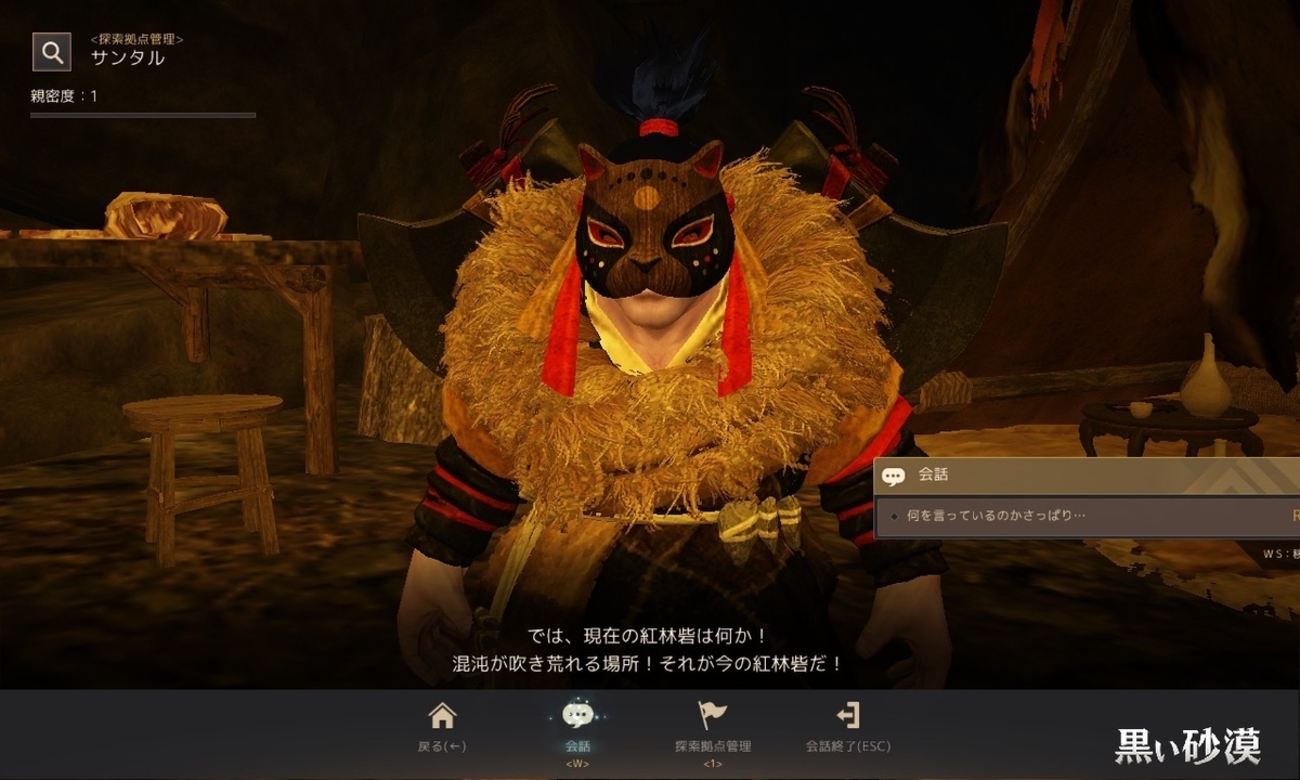Open 探索拠点管理 node management
This screenshot has height=780, width=1300.
tap(712, 727)
